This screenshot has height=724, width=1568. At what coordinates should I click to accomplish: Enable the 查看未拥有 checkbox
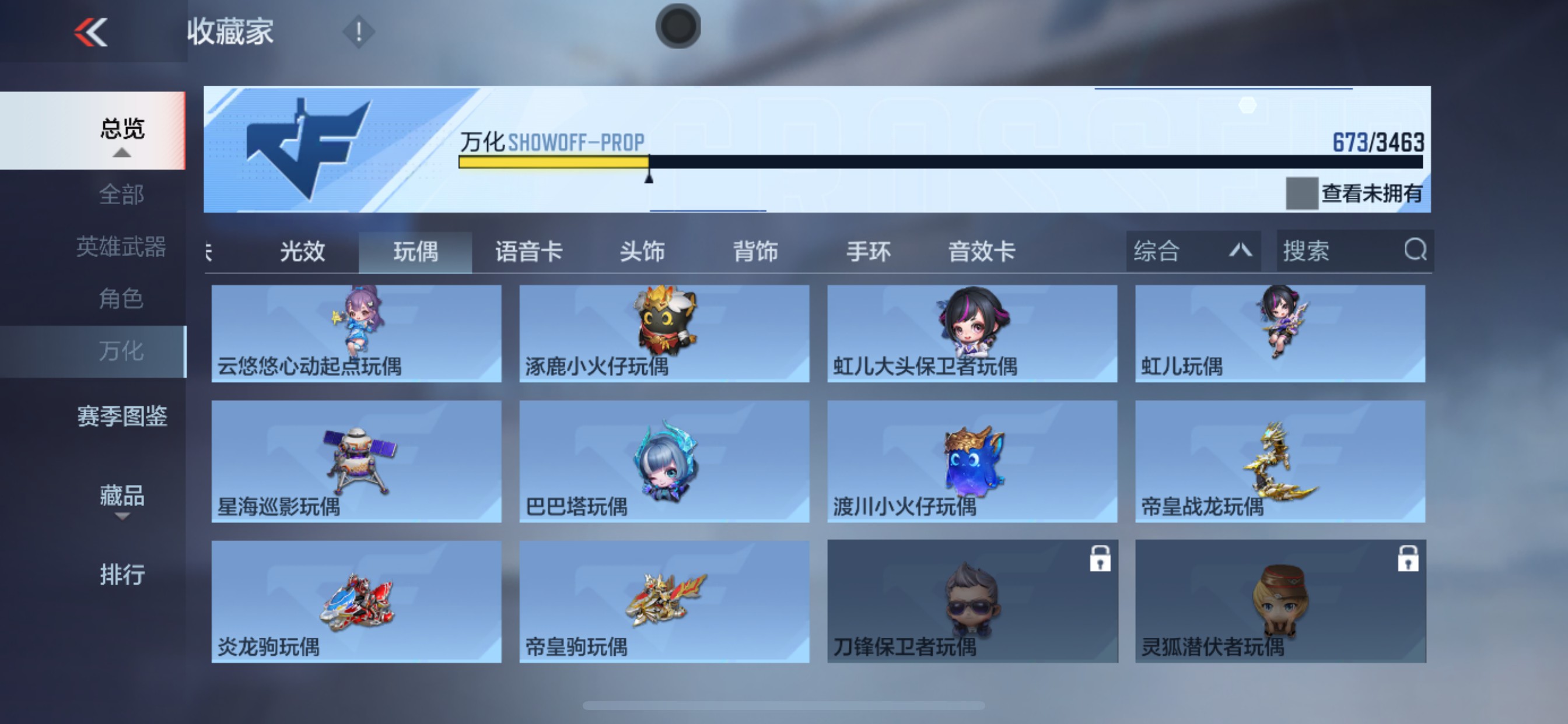[1301, 193]
